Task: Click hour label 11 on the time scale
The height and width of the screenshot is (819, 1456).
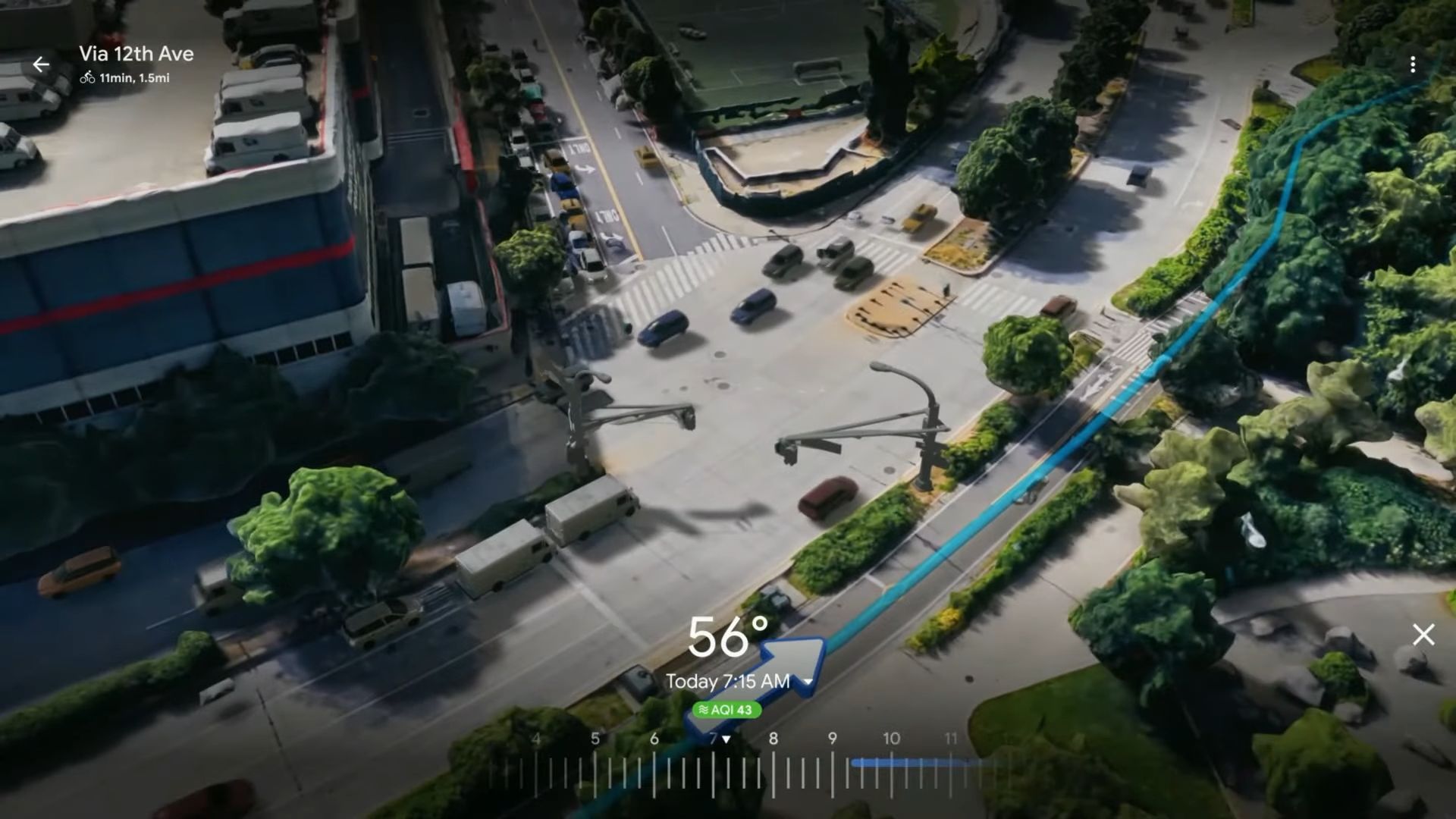Action: click(x=952, y=738)
